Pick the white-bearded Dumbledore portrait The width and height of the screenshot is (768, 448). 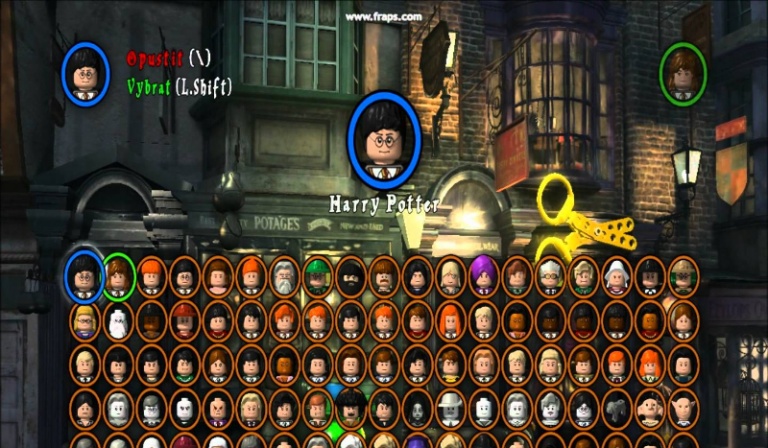(285, 276)
